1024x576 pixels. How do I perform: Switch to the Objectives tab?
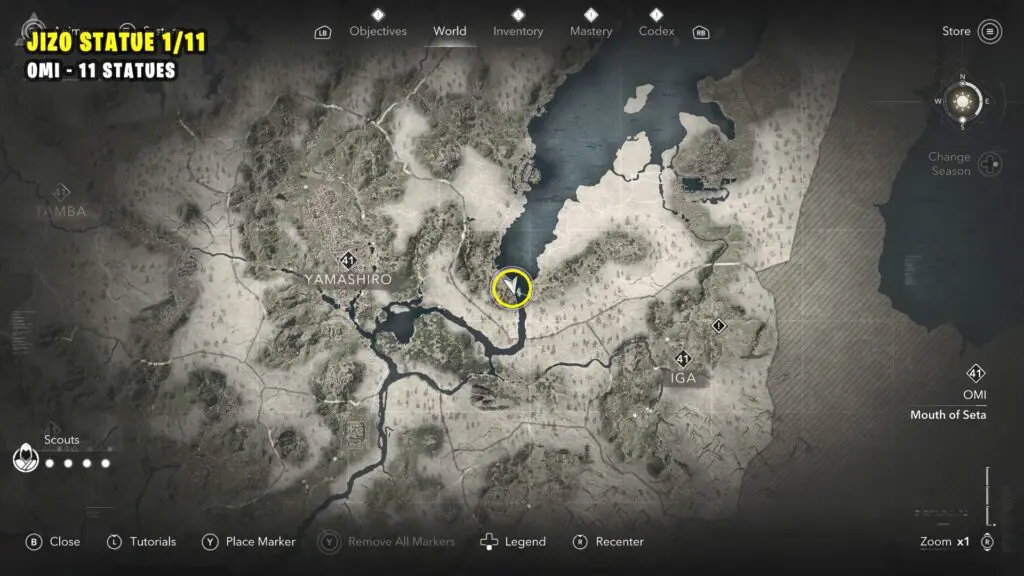(x=379, y=31)
